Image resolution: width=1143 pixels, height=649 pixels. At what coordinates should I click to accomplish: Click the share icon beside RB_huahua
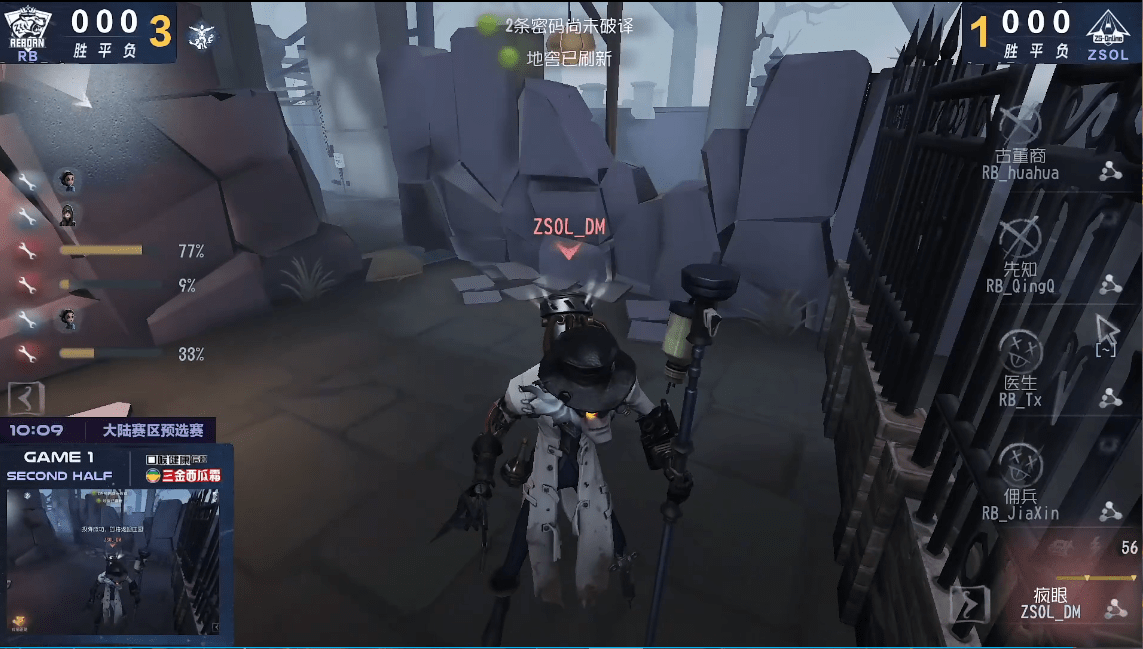click(1108, 172)
